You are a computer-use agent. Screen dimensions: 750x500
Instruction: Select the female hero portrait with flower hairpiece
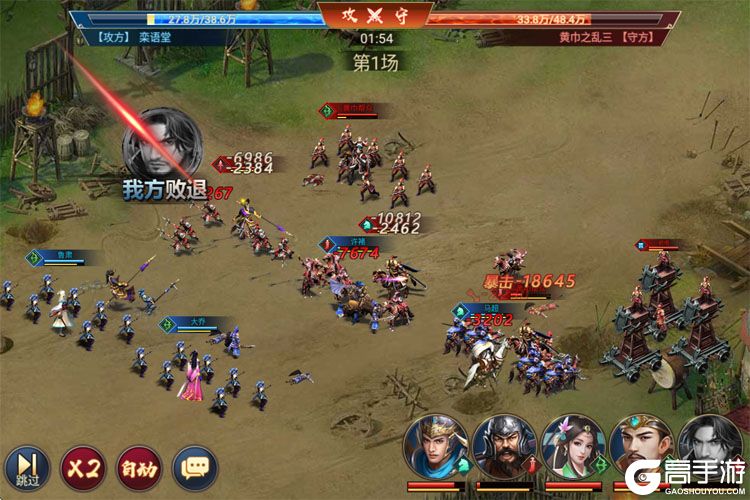click(x=573, y=447)
